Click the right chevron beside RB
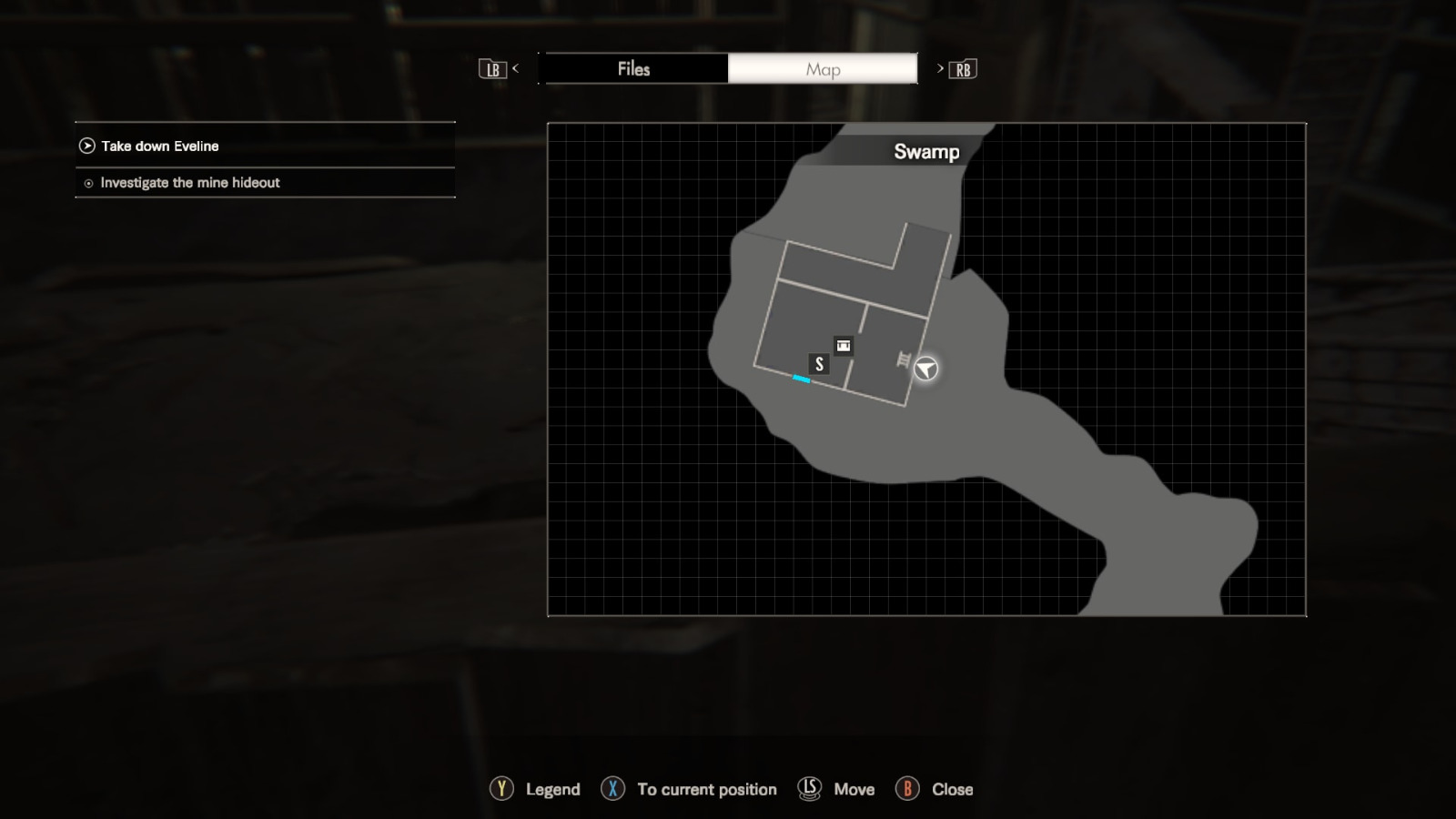Viewport: 1456px width, 819px height. coord(939,68)
